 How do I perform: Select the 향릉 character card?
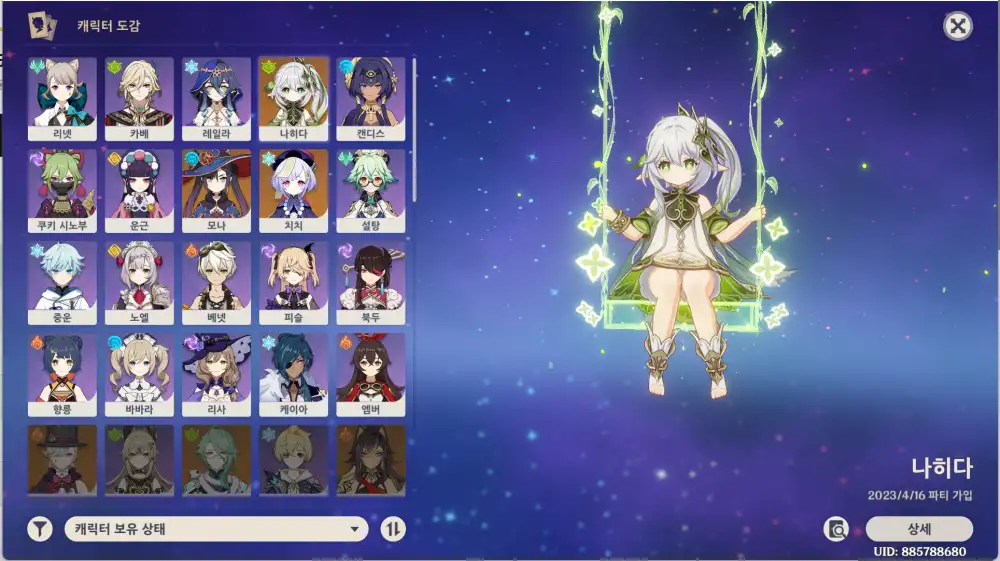pos(62,374)
